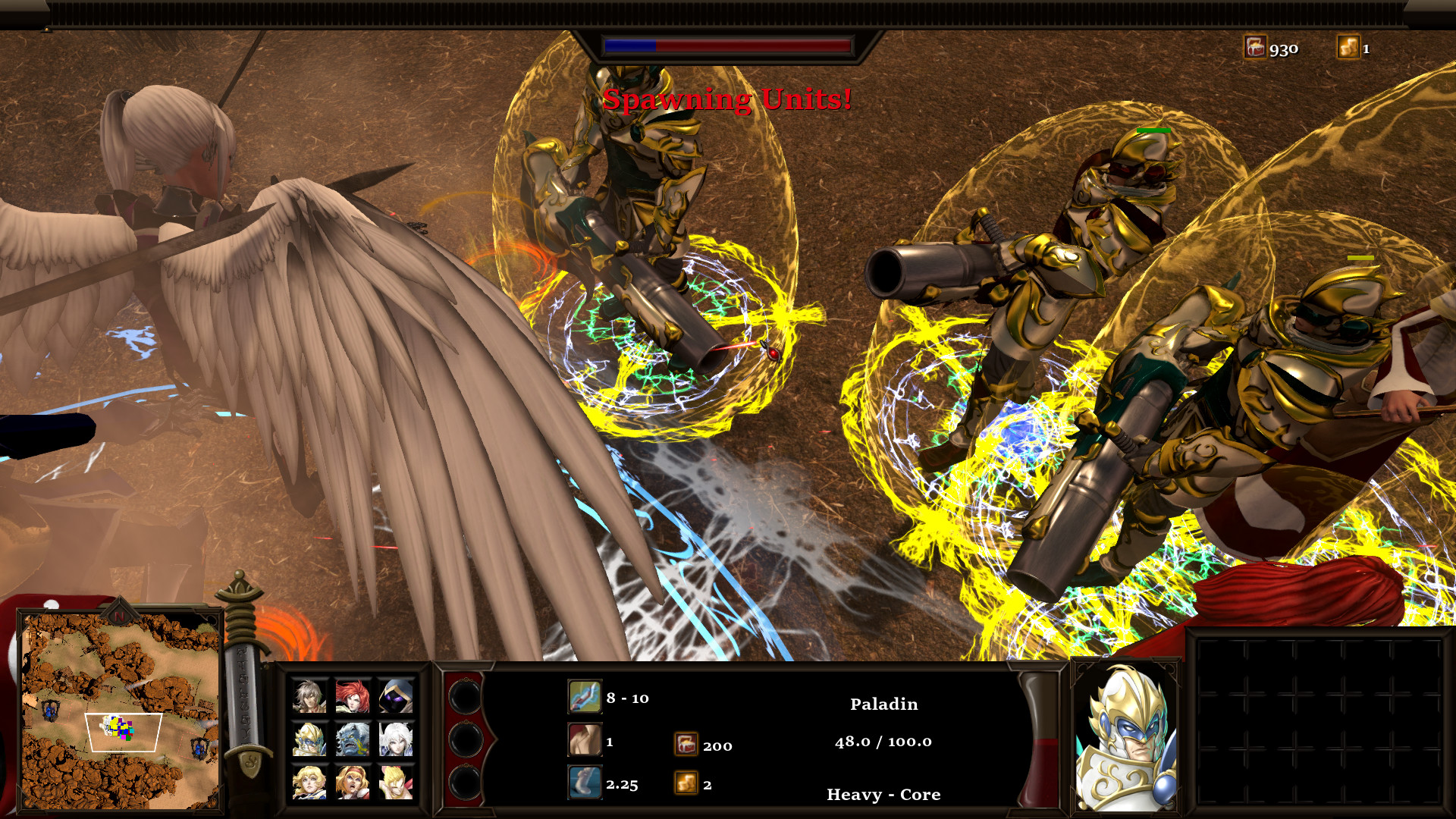The image size is (1456, 819).
Task: Select the golden-helmeted hero portrait
Action: point(308,736)
